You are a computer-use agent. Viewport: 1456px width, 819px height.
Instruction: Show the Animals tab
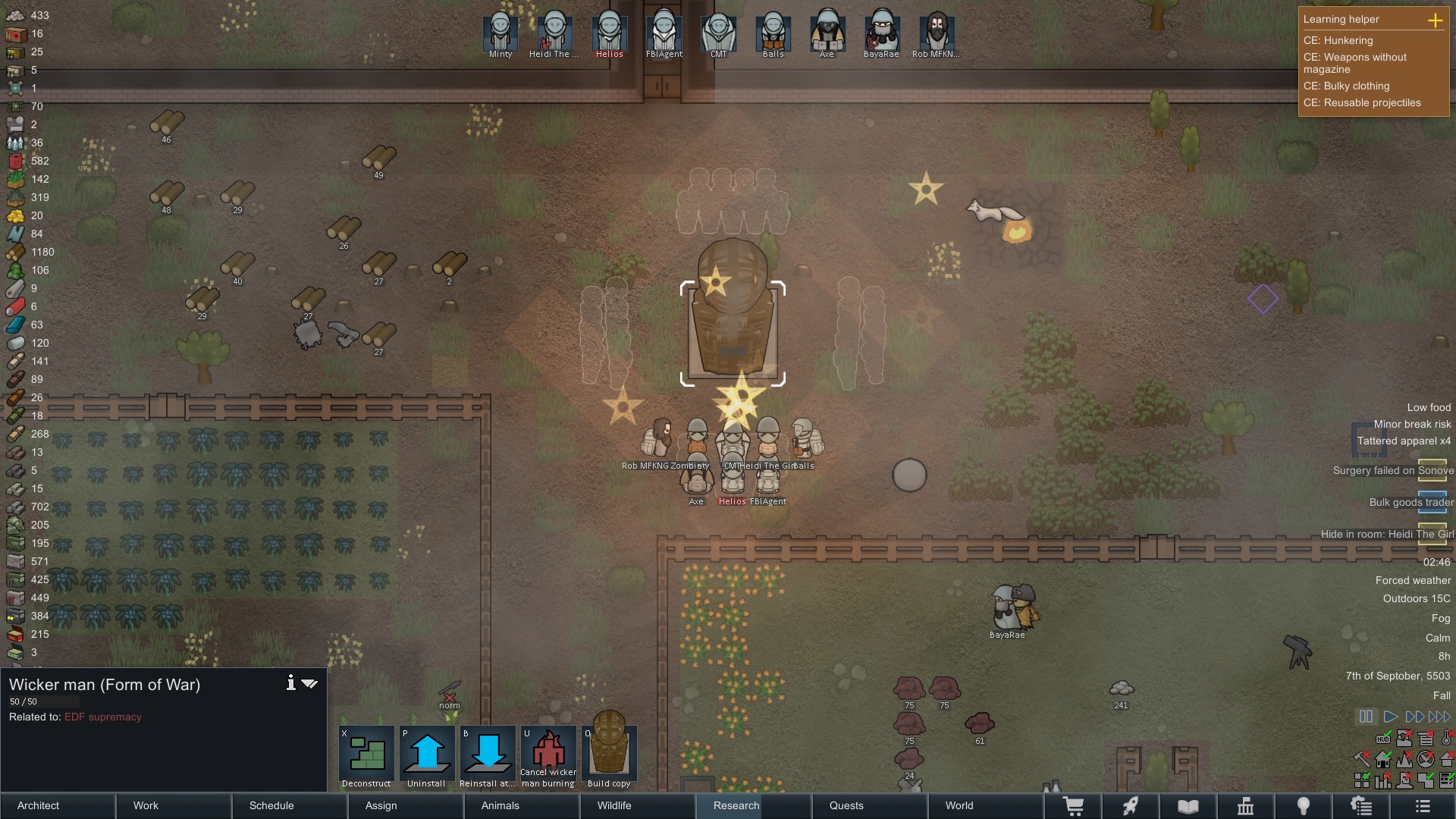click(522, 805)
